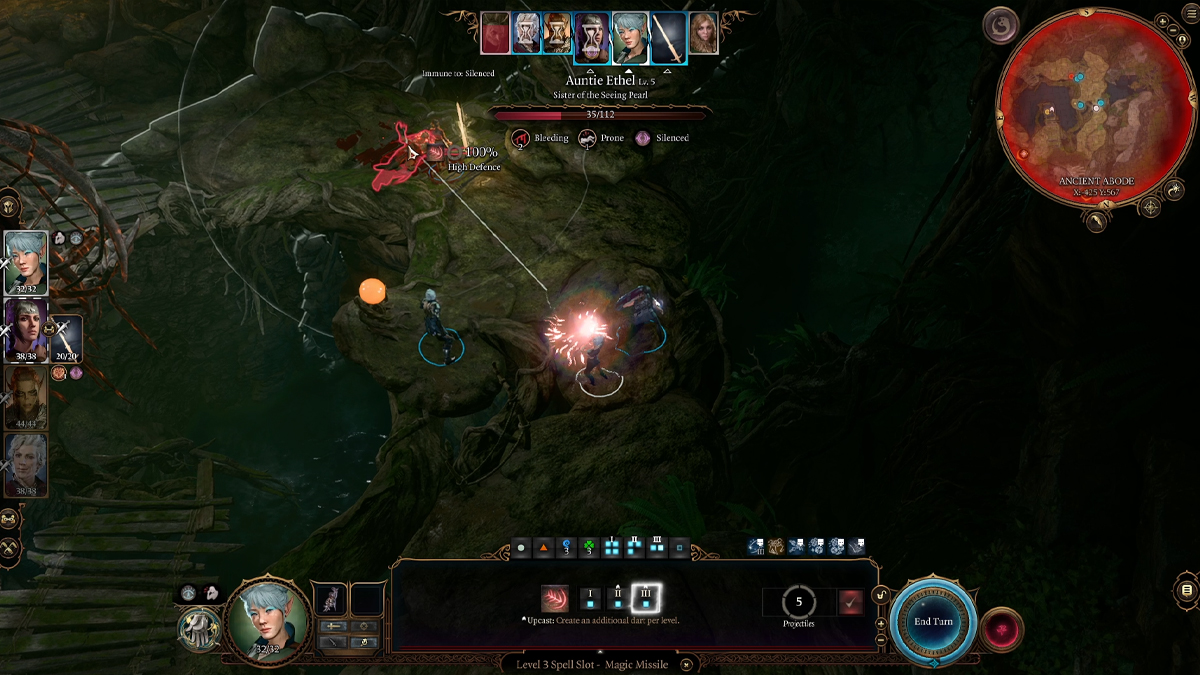Click the round swirl button left of minimap
The width and height of the screenshot is (1200, 675).
coord(1000,26)
